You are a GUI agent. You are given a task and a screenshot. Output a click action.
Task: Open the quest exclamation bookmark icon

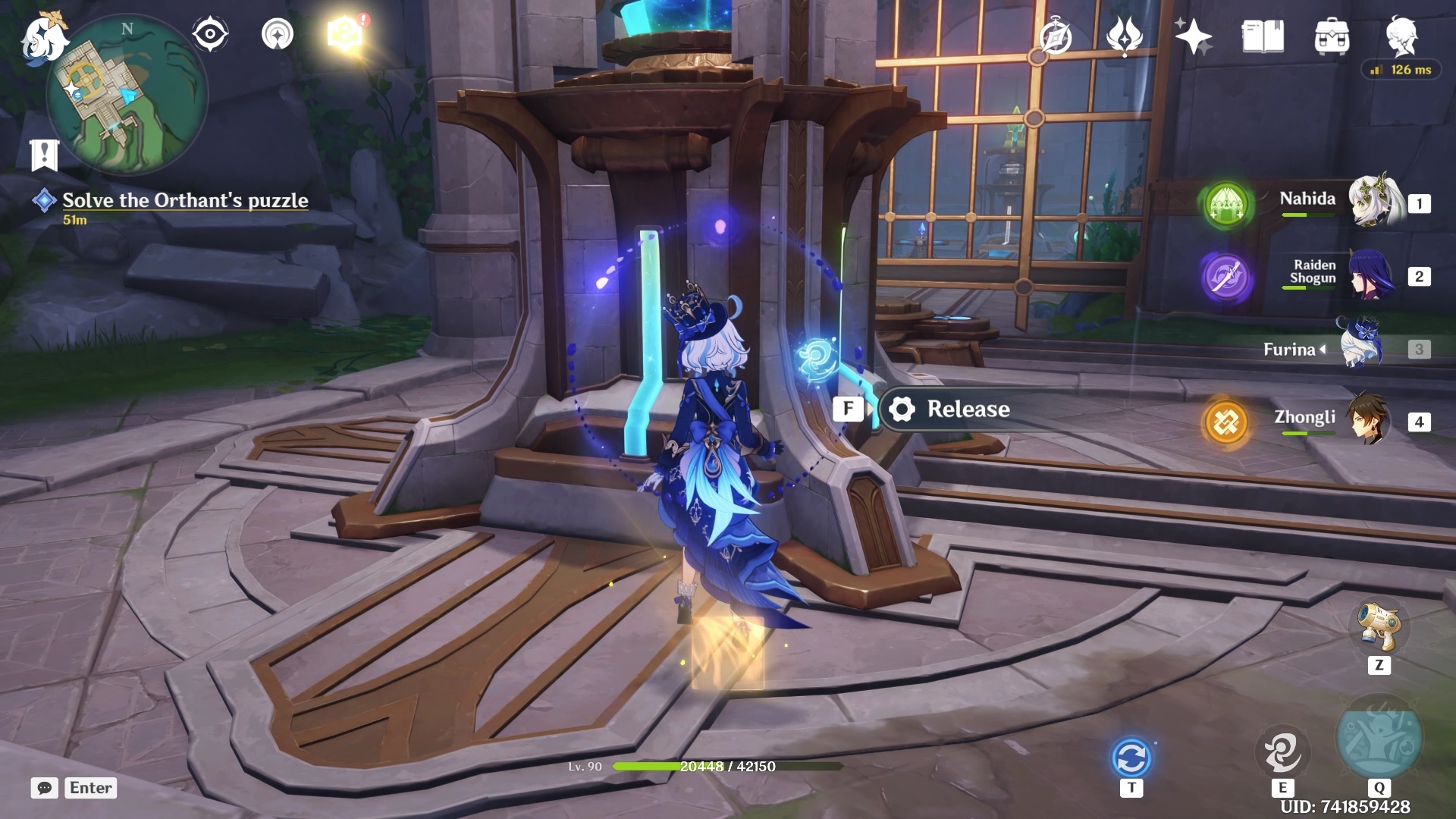44,155
